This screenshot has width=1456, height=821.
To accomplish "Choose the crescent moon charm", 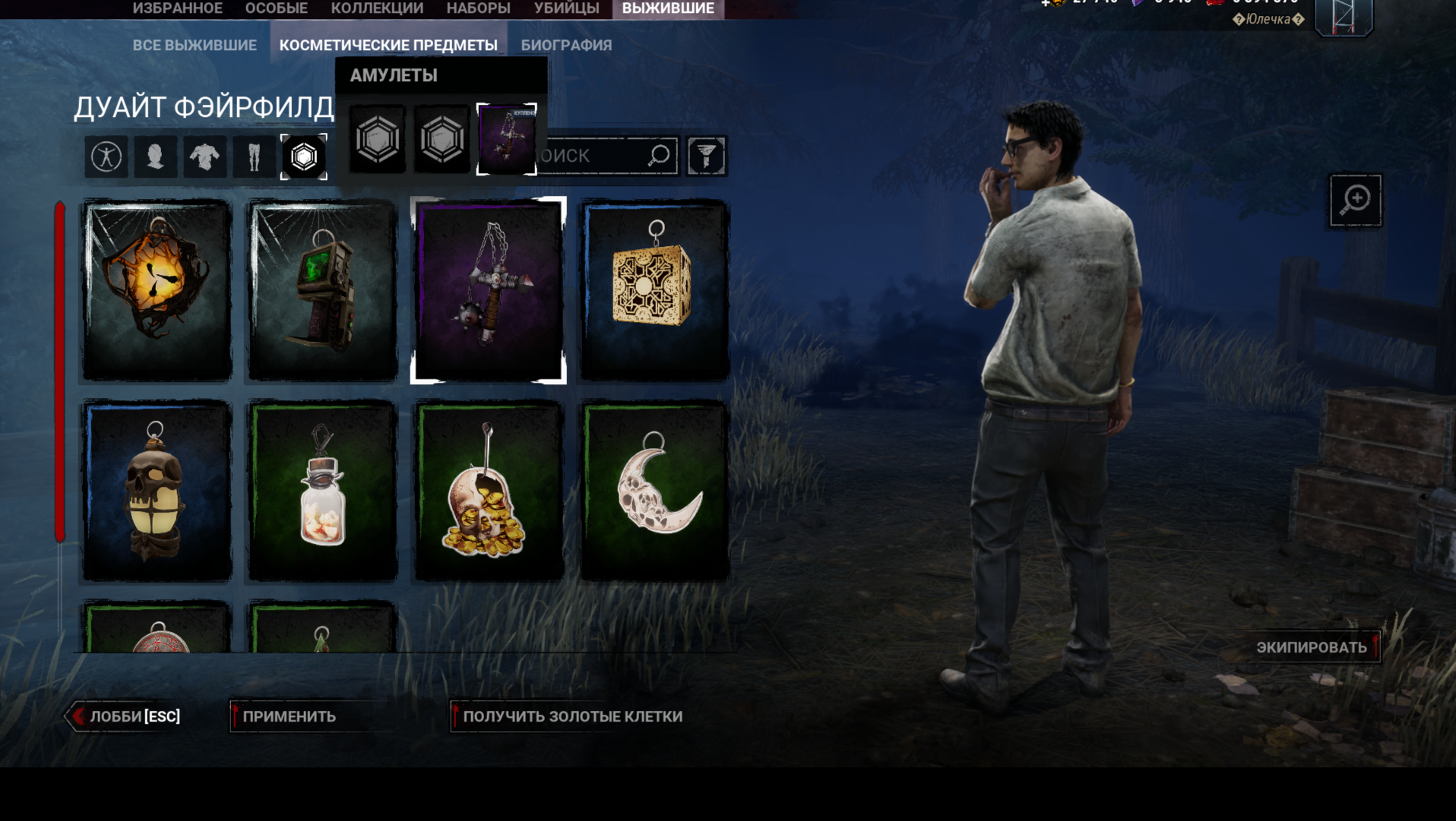I will coord(654,491).
